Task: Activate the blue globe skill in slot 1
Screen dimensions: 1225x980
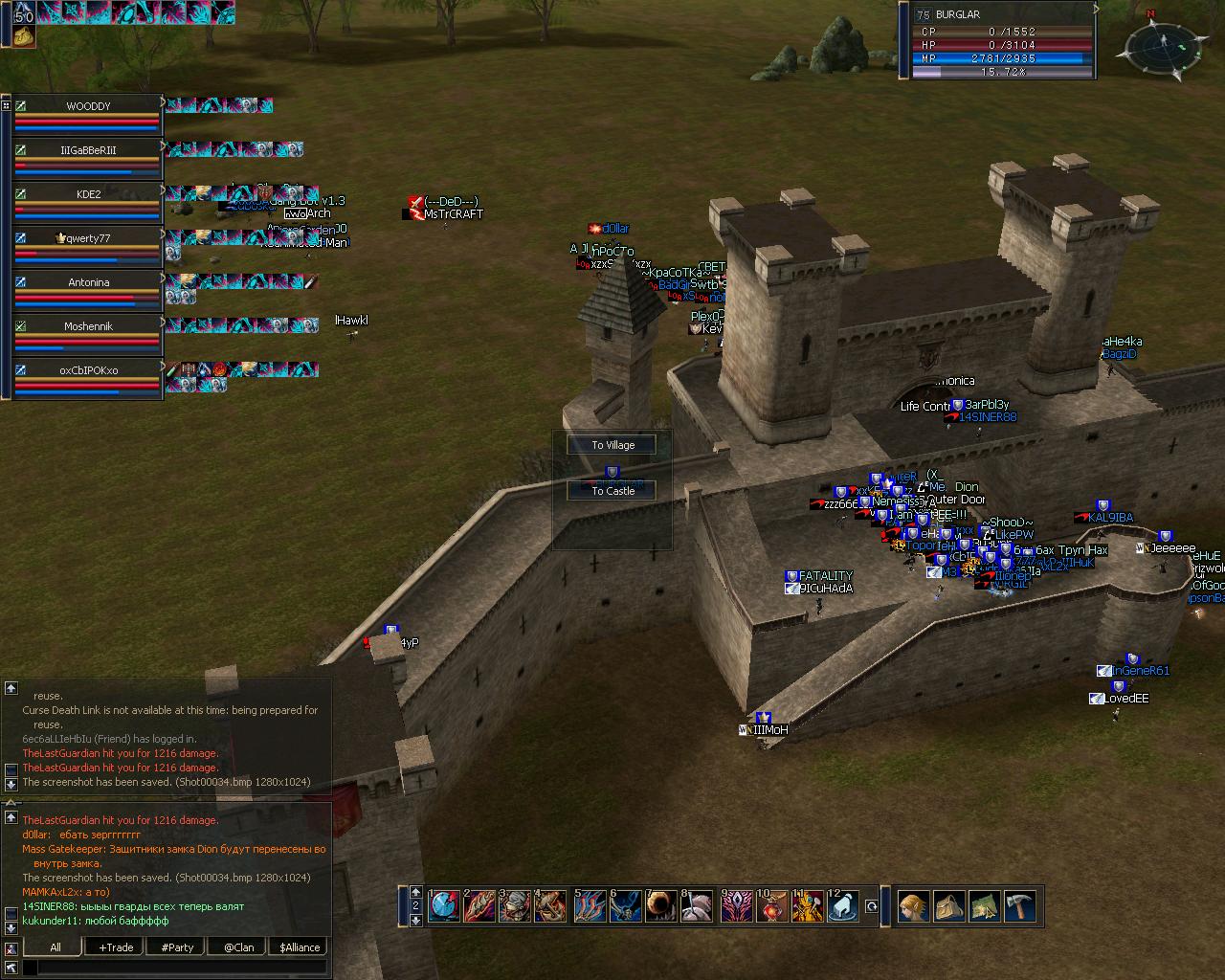Action: [x=443, y=905]
